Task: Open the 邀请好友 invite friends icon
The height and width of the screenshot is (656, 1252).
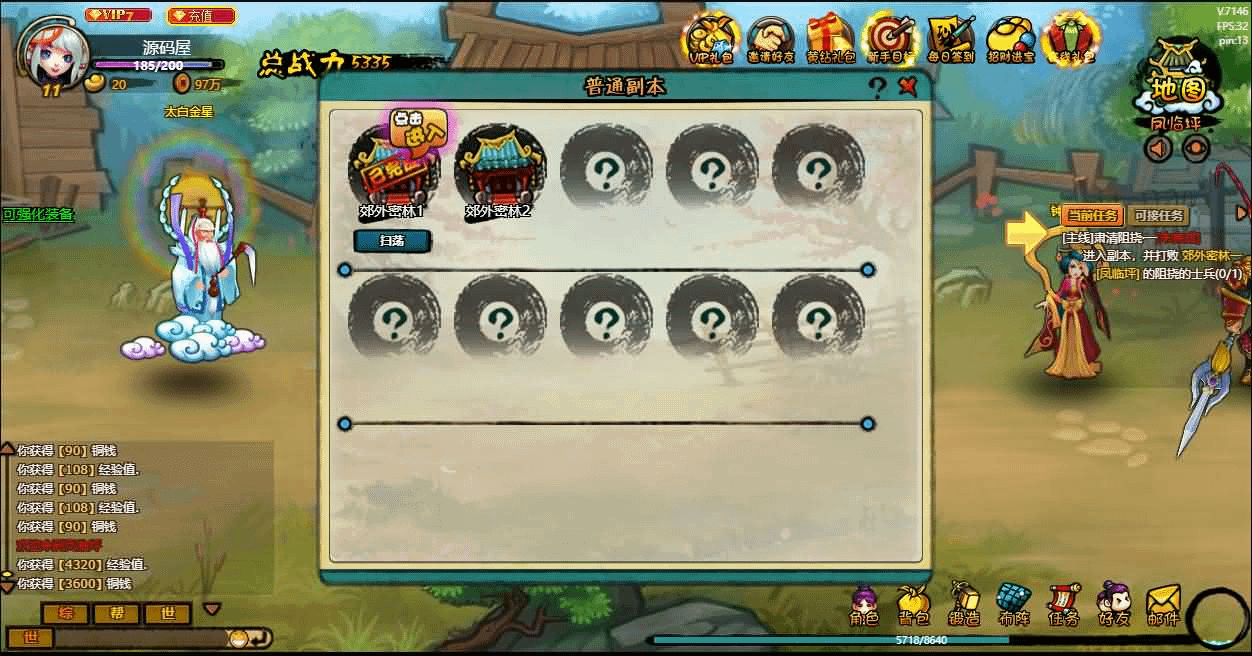Action: click(x=770, y=38)
